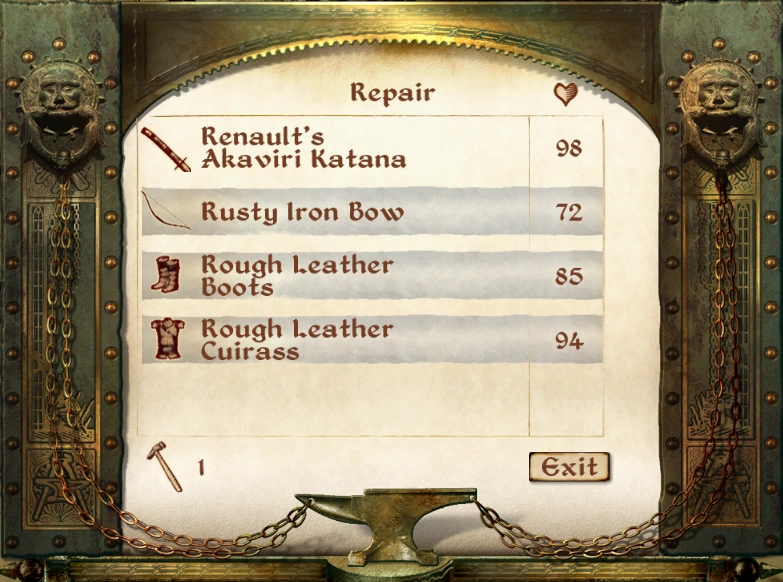Choose the Rusty Iron Bow row

pyautogui.click(x=303, y=212)
